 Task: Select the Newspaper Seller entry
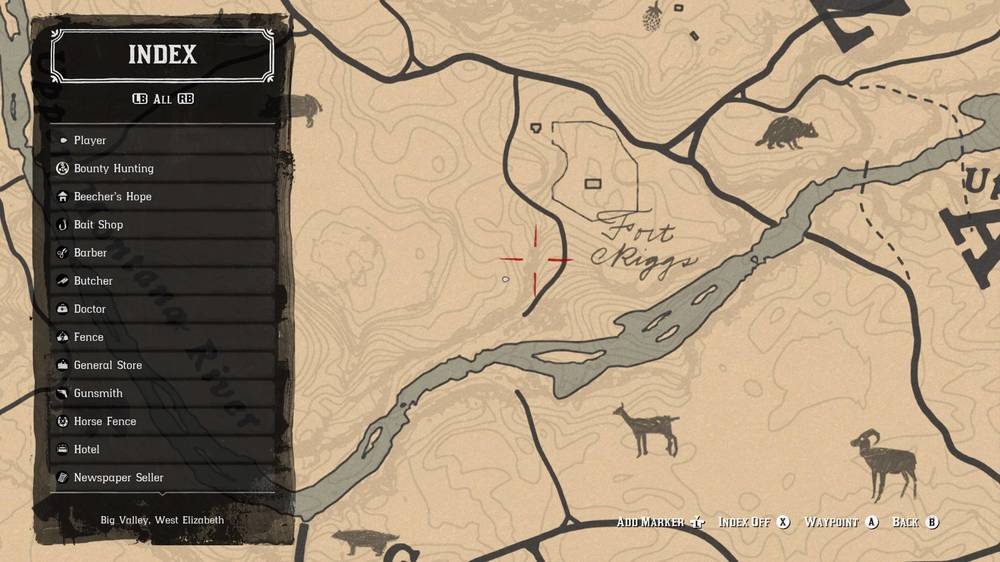(163, 477)
